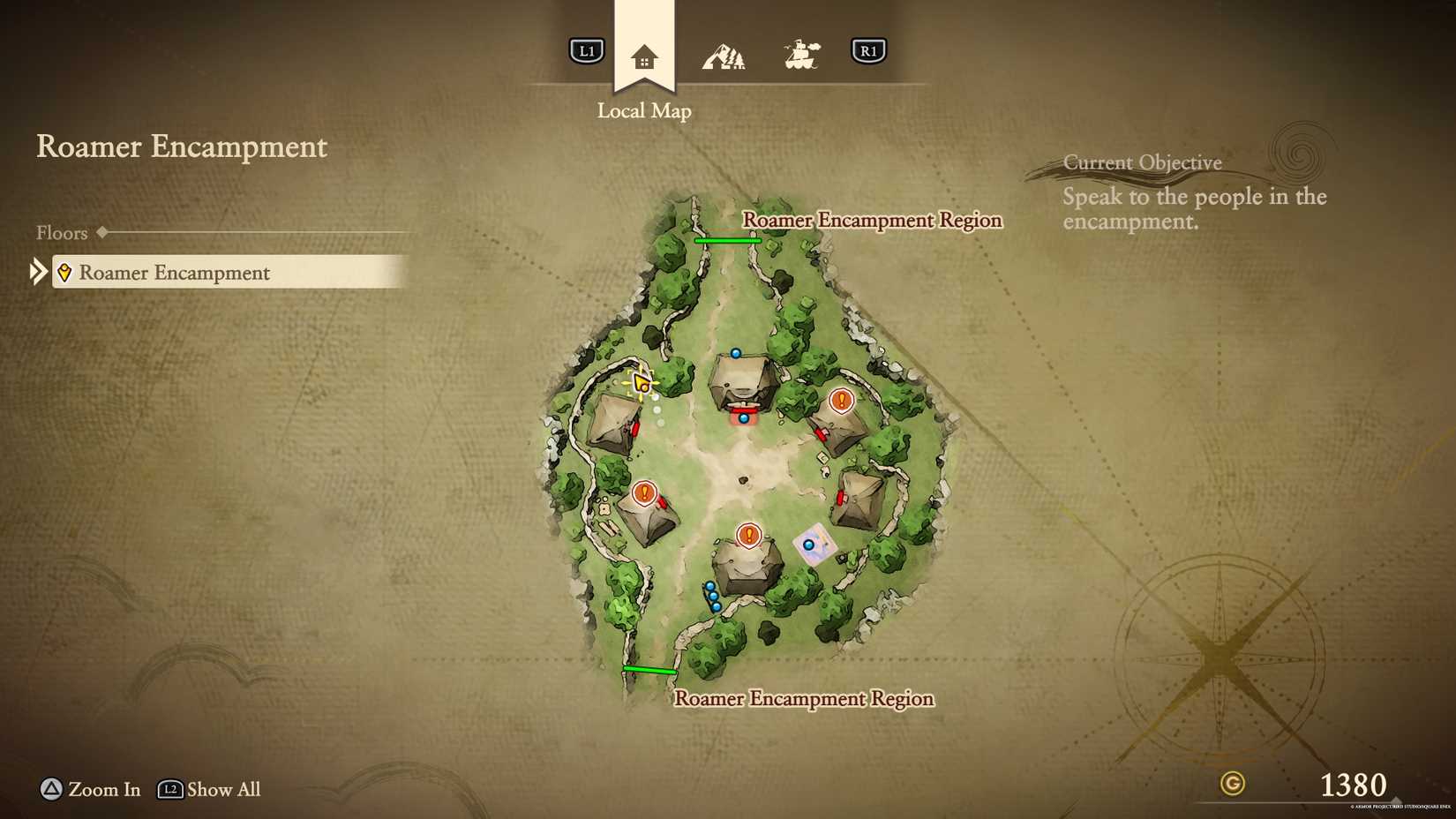Click the exclamation marker on the southern tent

pos(748,535)
